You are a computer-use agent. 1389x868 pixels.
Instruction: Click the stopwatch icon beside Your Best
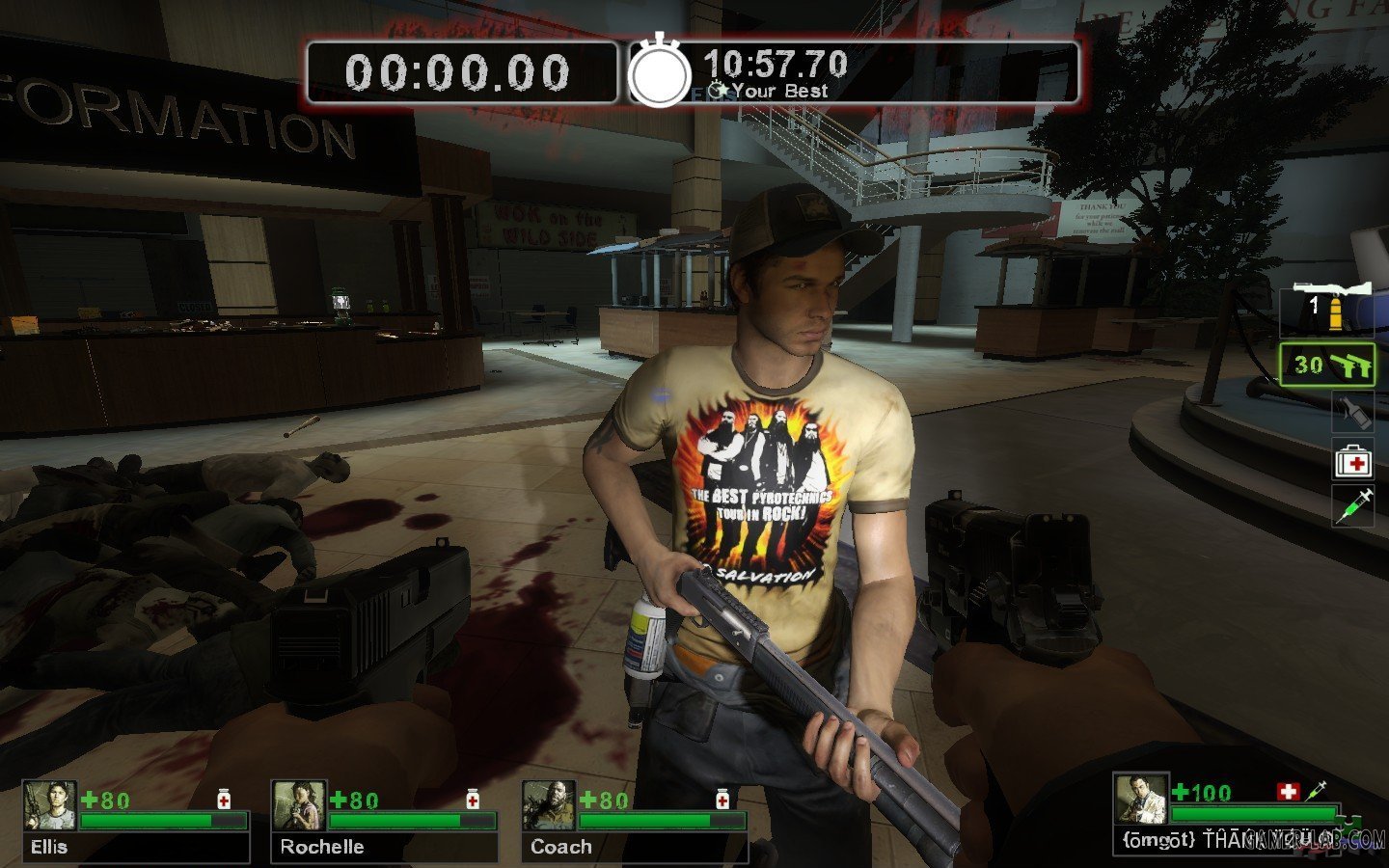(x=660, y=72)
